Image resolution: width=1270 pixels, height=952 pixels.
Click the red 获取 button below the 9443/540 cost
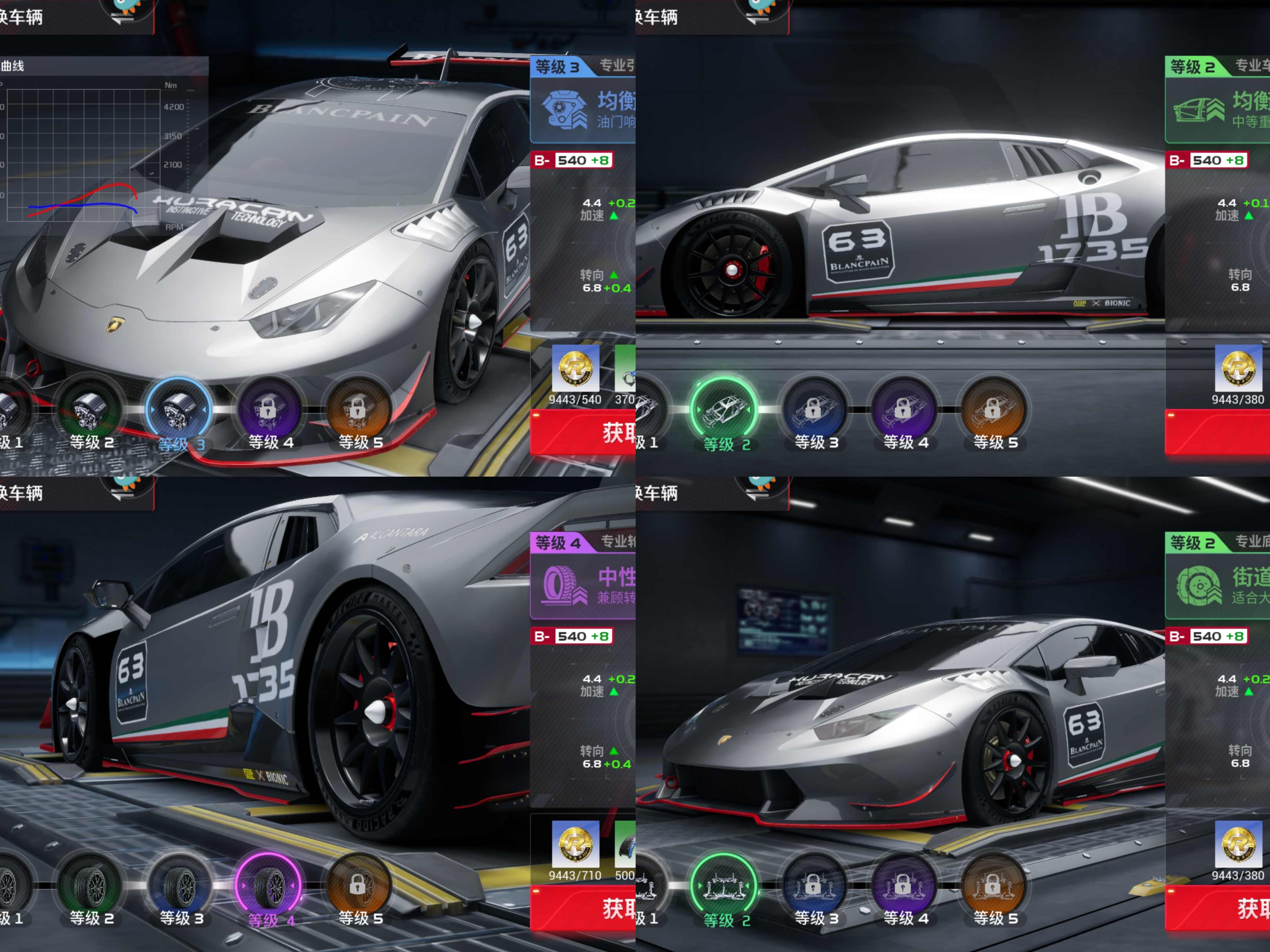[x=583, y=433]
